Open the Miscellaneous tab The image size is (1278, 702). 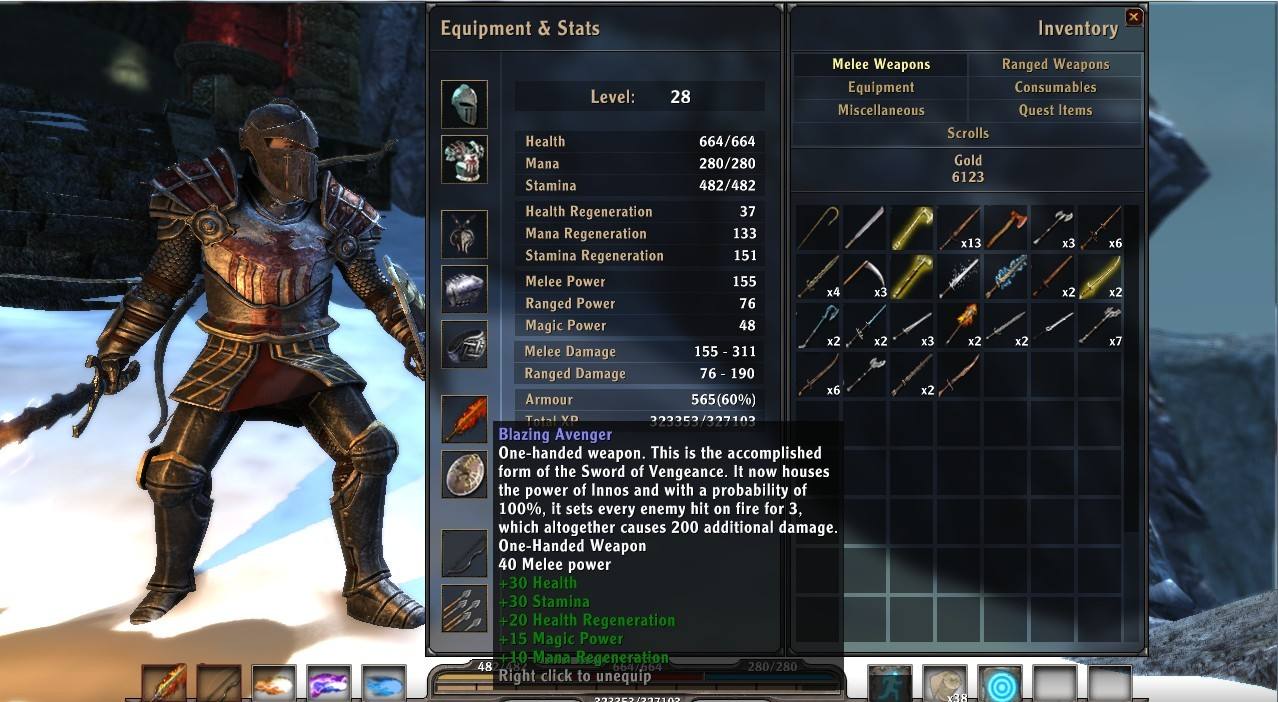pyautogui.click(x=880, y=110)
